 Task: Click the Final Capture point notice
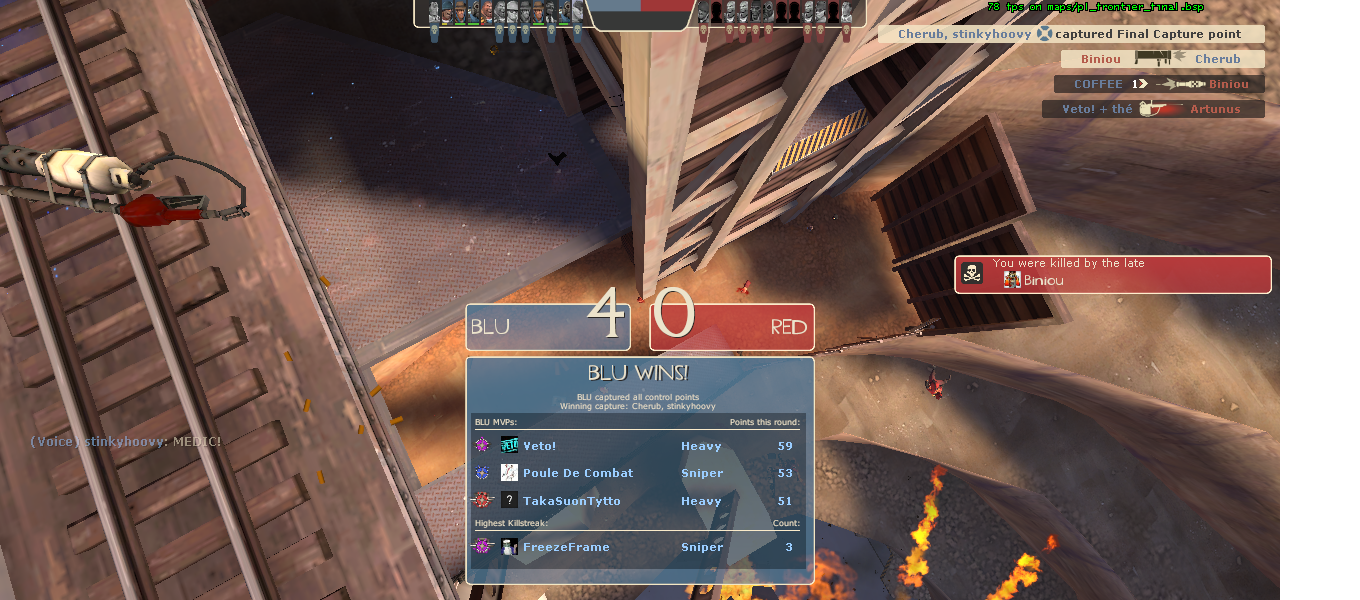point(1070,34)
